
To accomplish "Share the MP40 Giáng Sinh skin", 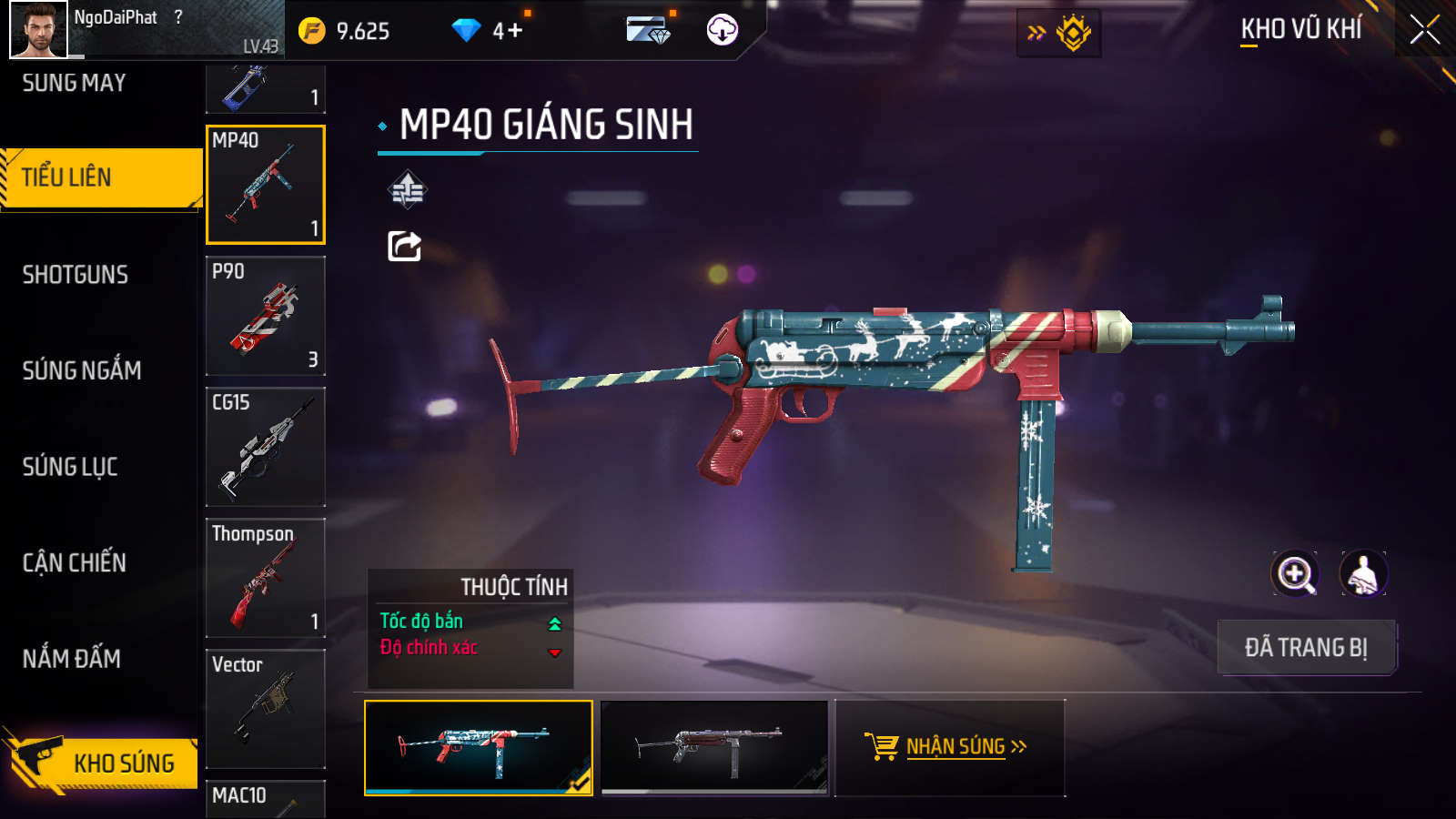I will (x=405, y=246).
